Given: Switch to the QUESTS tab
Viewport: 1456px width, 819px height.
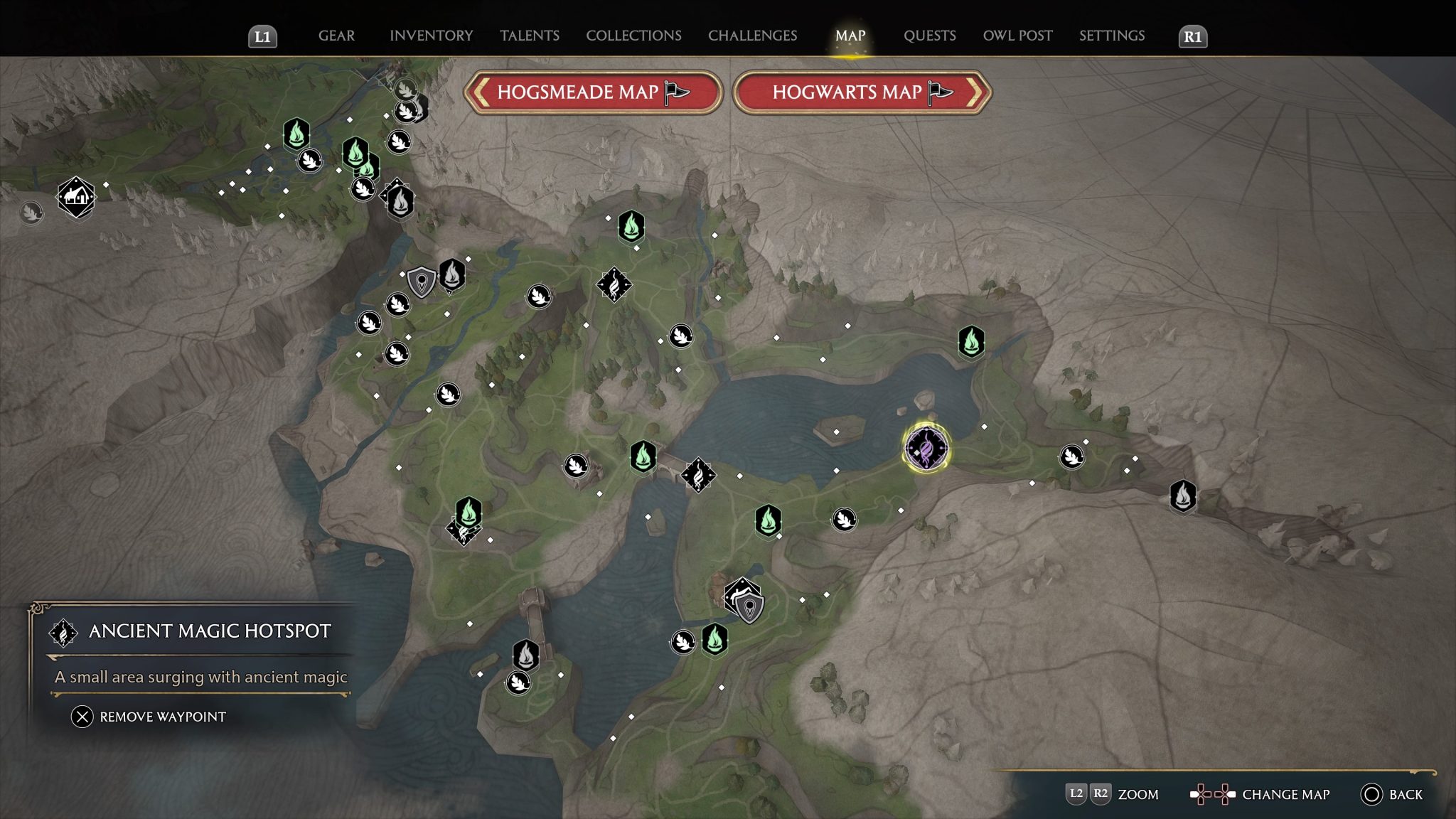Looking at the screenshot, I should (929, 36).
